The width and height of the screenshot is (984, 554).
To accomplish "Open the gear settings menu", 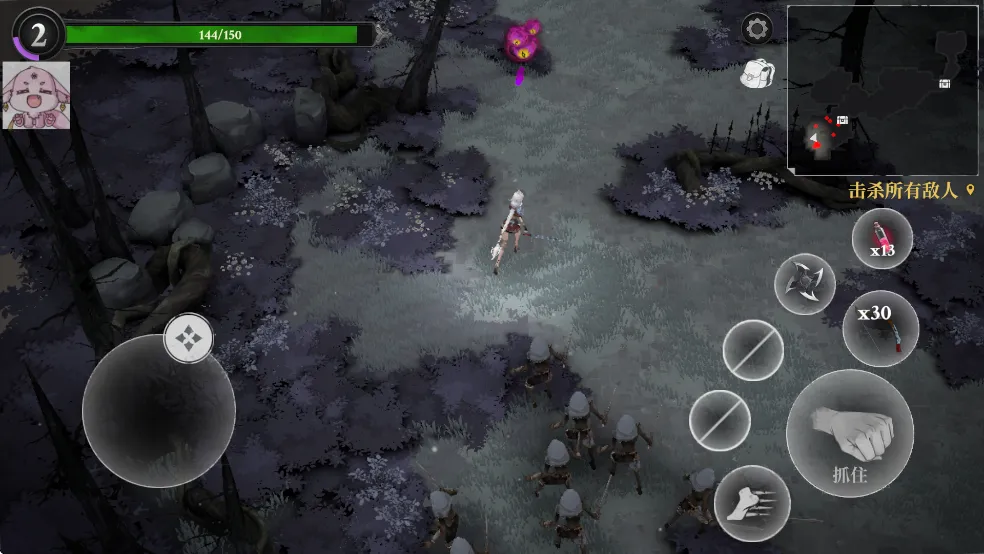I will pyautogui.click(x=756, y=28).
